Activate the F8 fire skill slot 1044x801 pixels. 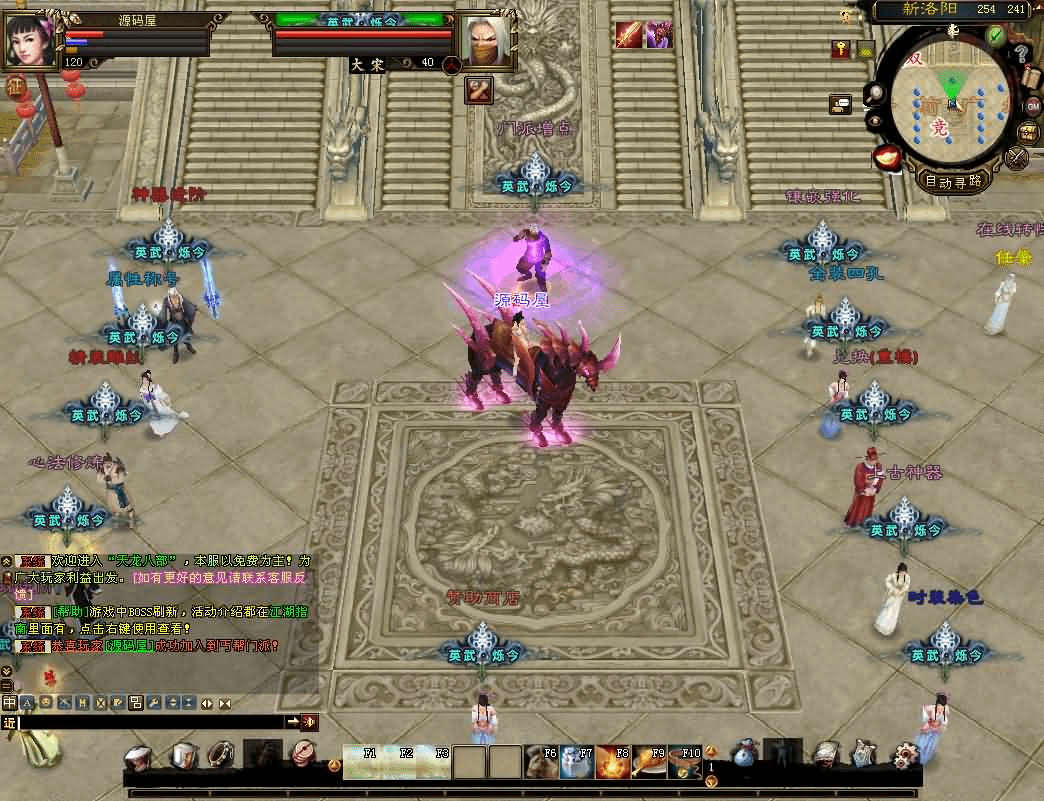pos(611,762)
